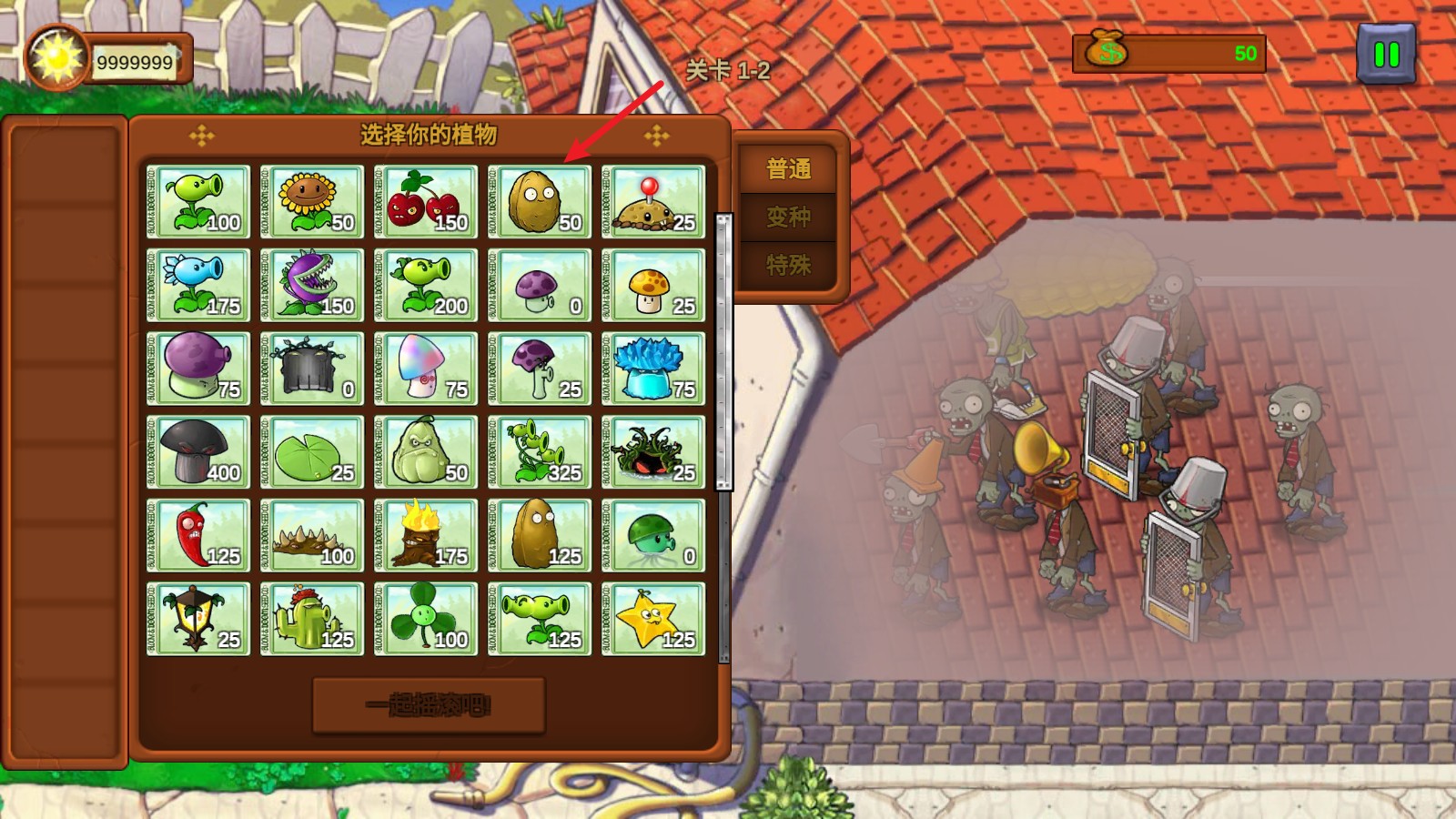Show the 普通 plant category

[x=788, y=169]
